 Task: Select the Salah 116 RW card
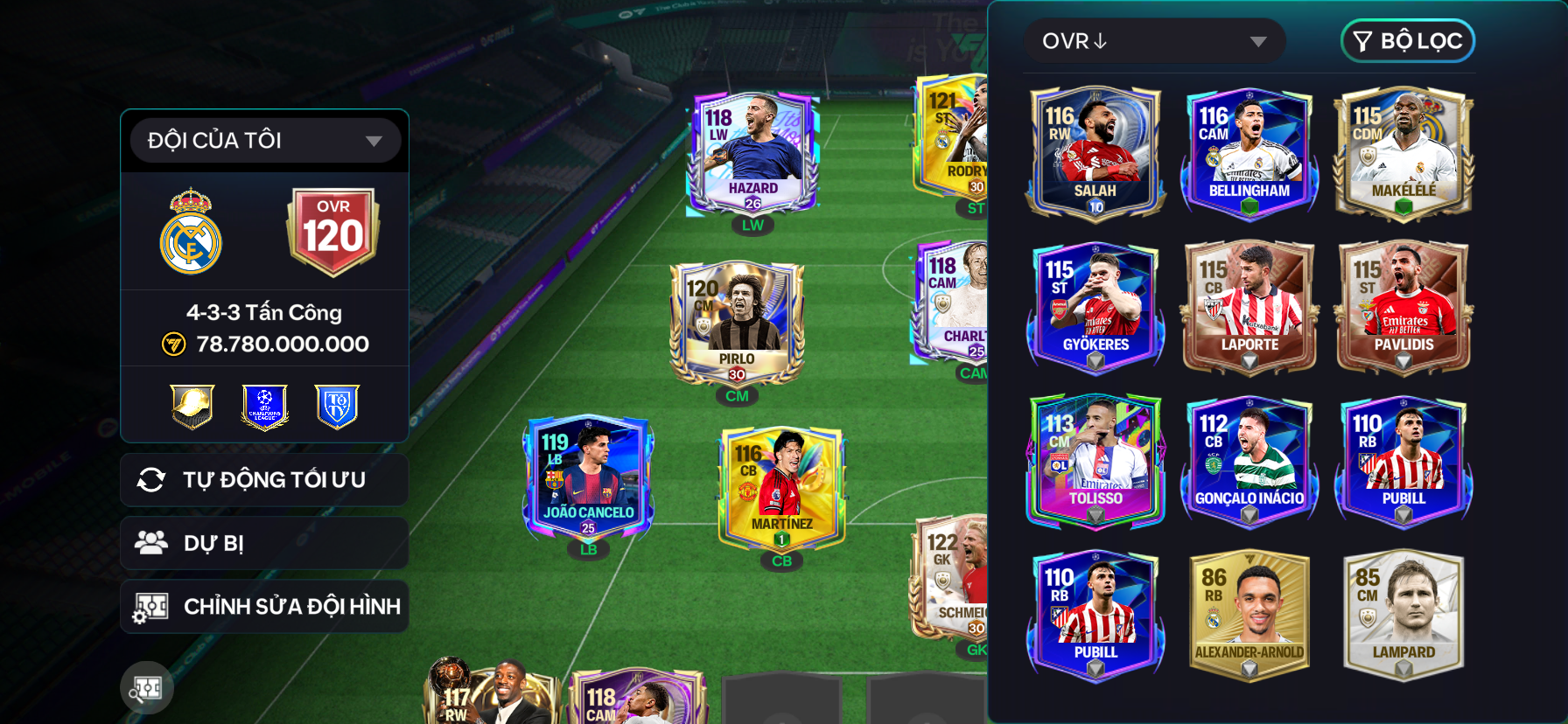[x=1095, y=153]
